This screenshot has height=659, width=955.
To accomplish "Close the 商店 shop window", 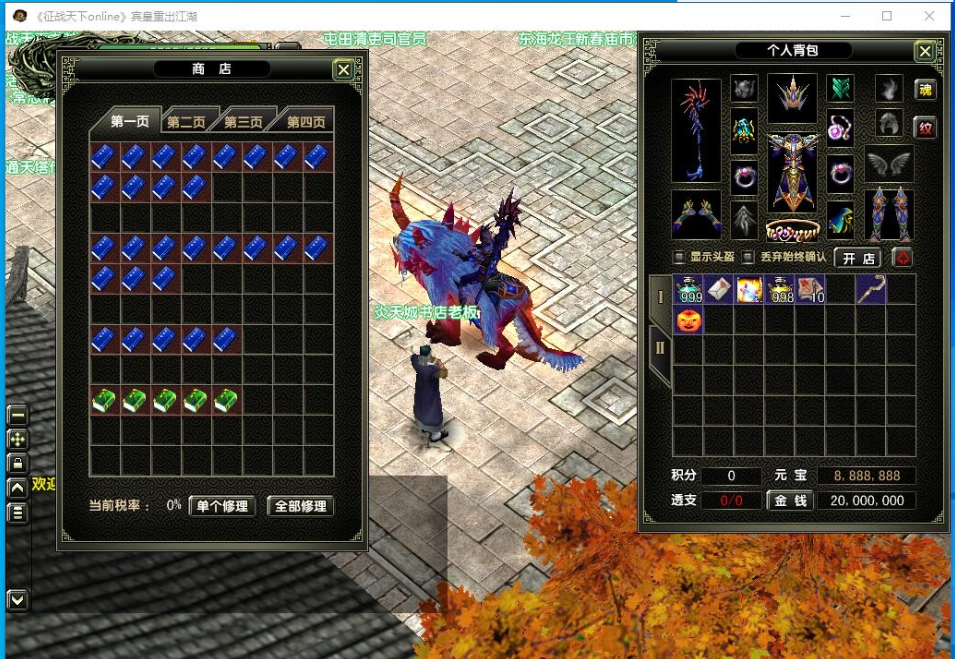I will (x=343, y=70).
